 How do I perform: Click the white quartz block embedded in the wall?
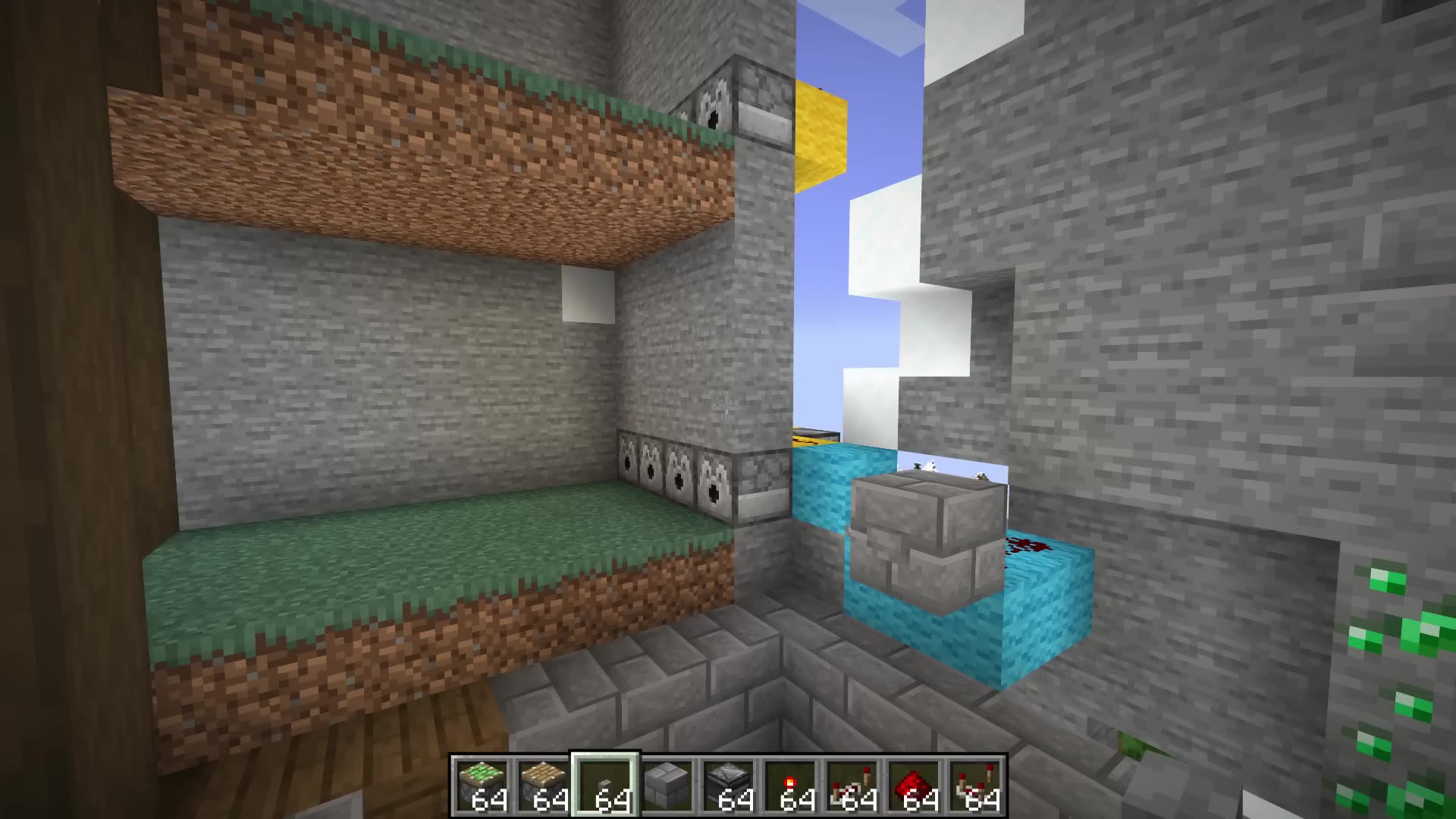point(588,296)
